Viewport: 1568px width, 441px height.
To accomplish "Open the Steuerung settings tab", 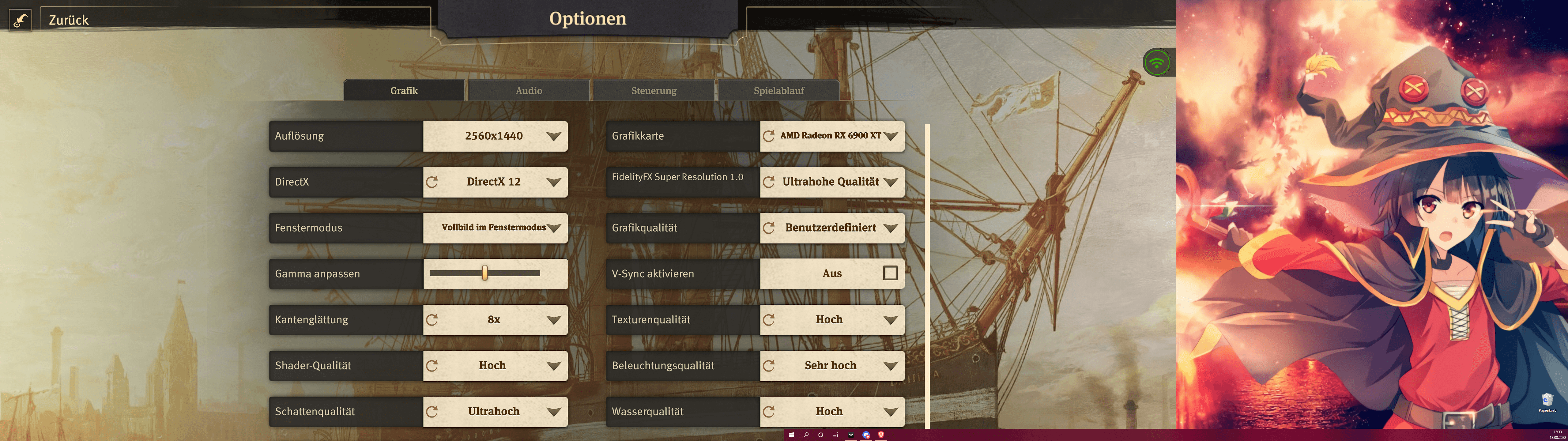I will click(654, 91).
